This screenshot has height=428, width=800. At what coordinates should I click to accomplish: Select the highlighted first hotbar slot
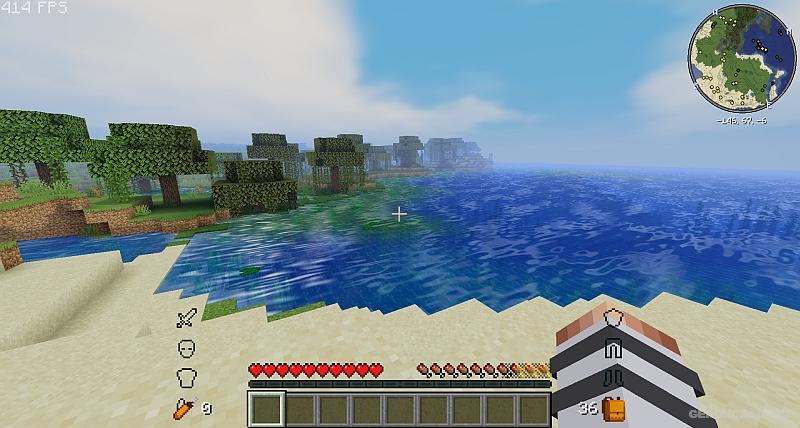(x=266, y=409)
